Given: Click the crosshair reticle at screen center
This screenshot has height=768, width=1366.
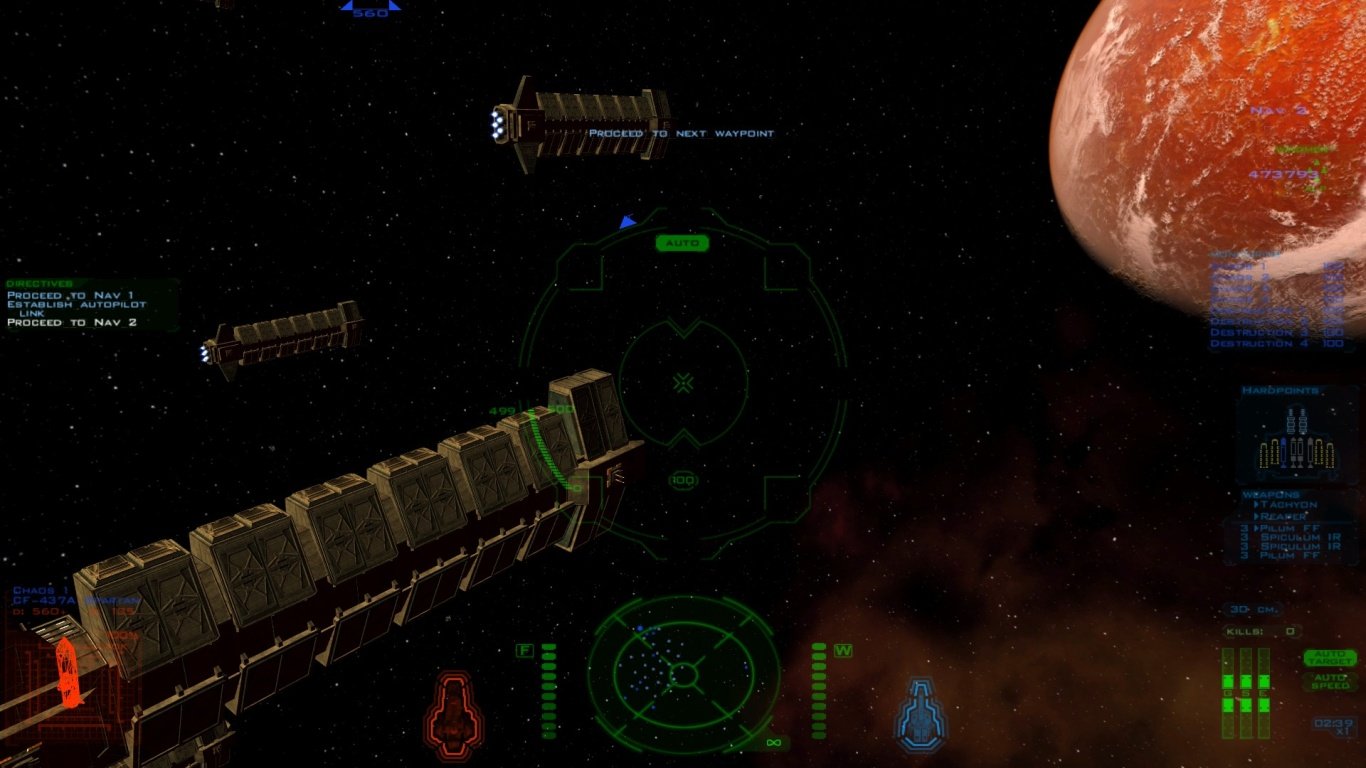Looking at the screenshot, I should click(x=683, y=380).
